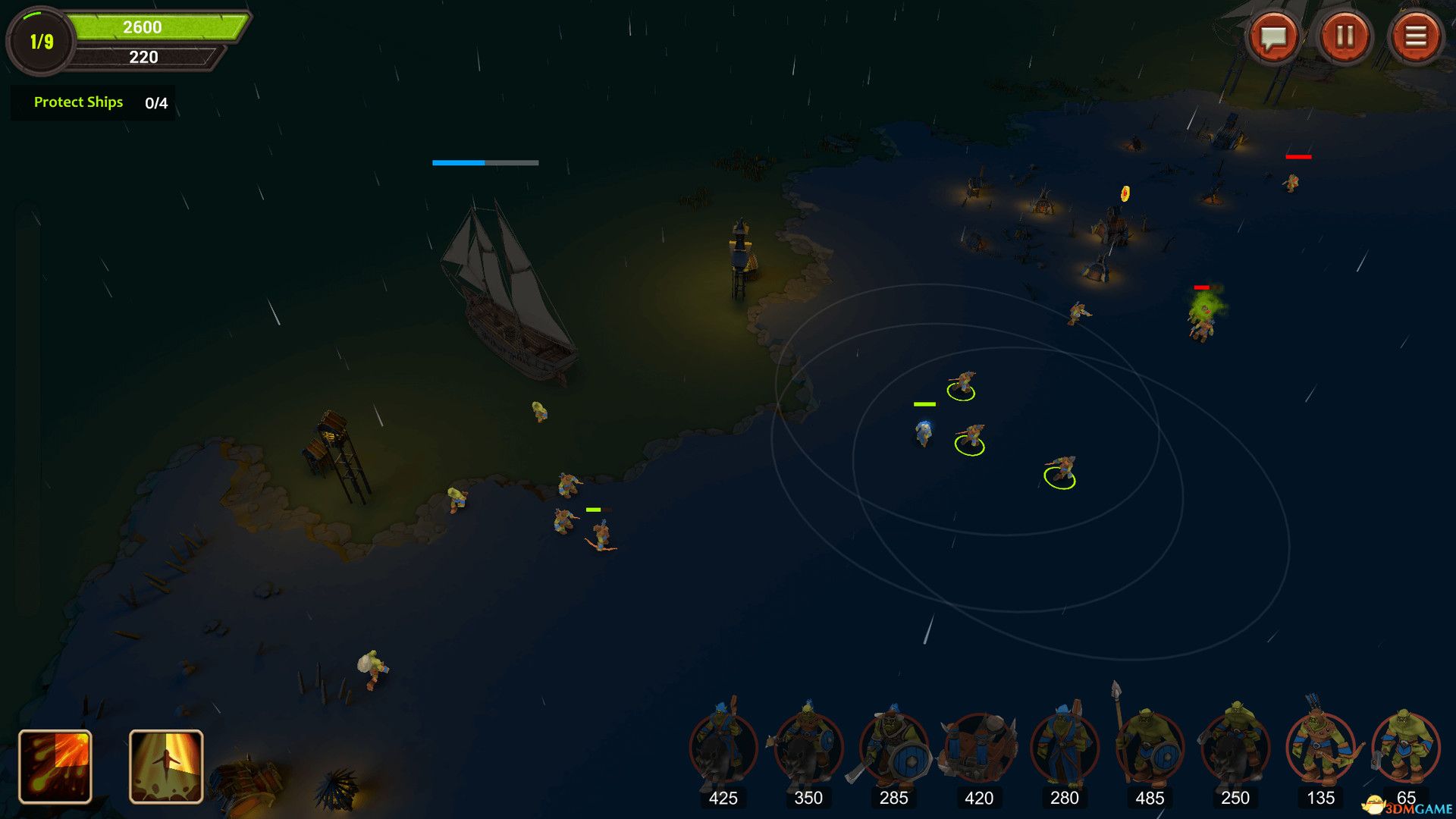Viewport: 1456px width, 819px height.
Task: Recruit the 65-cost orc grunt
Action: [x=1405, y=748]
